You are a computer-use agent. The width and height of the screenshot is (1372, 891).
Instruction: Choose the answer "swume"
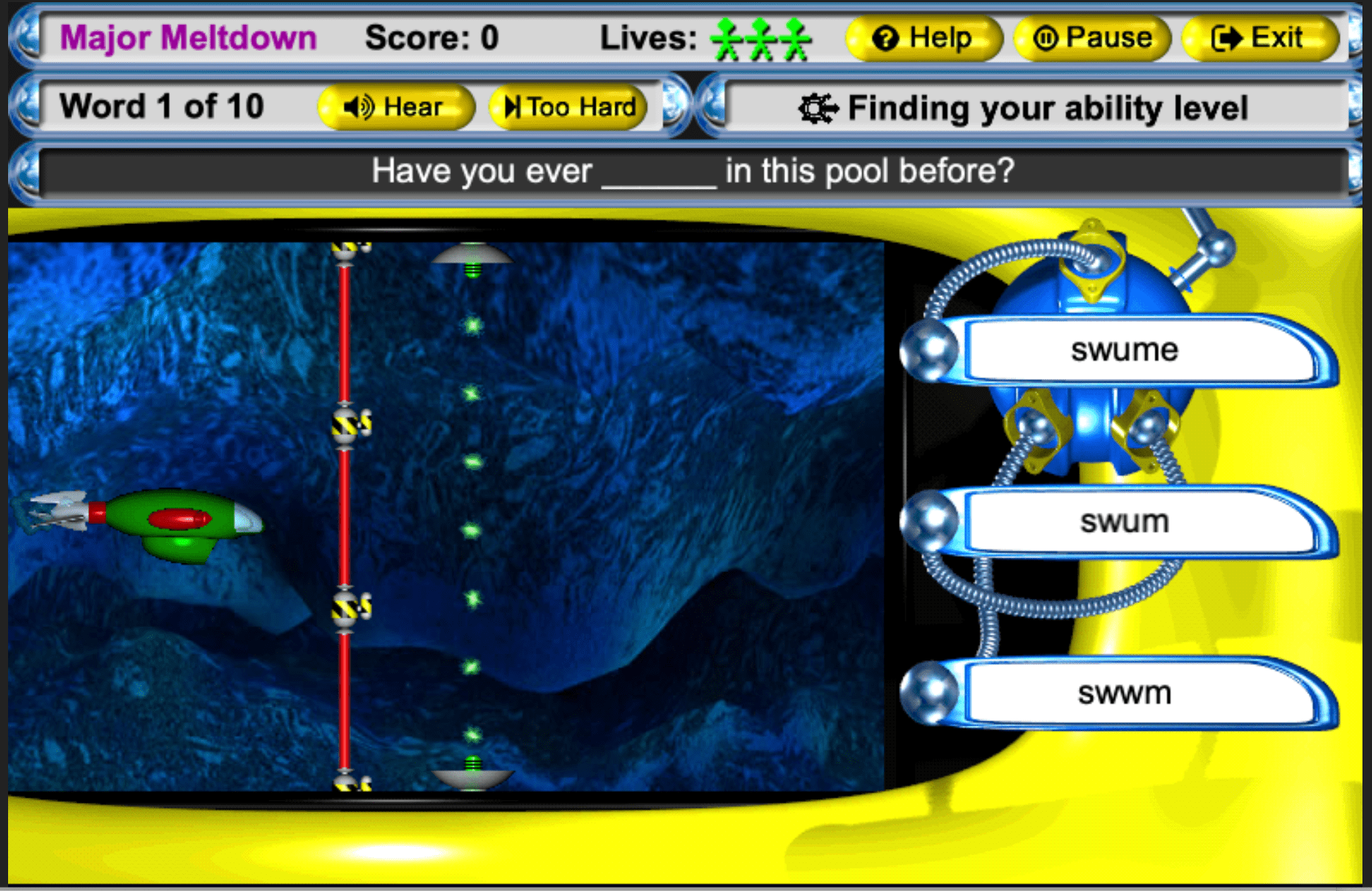[x=1124, y=350]
